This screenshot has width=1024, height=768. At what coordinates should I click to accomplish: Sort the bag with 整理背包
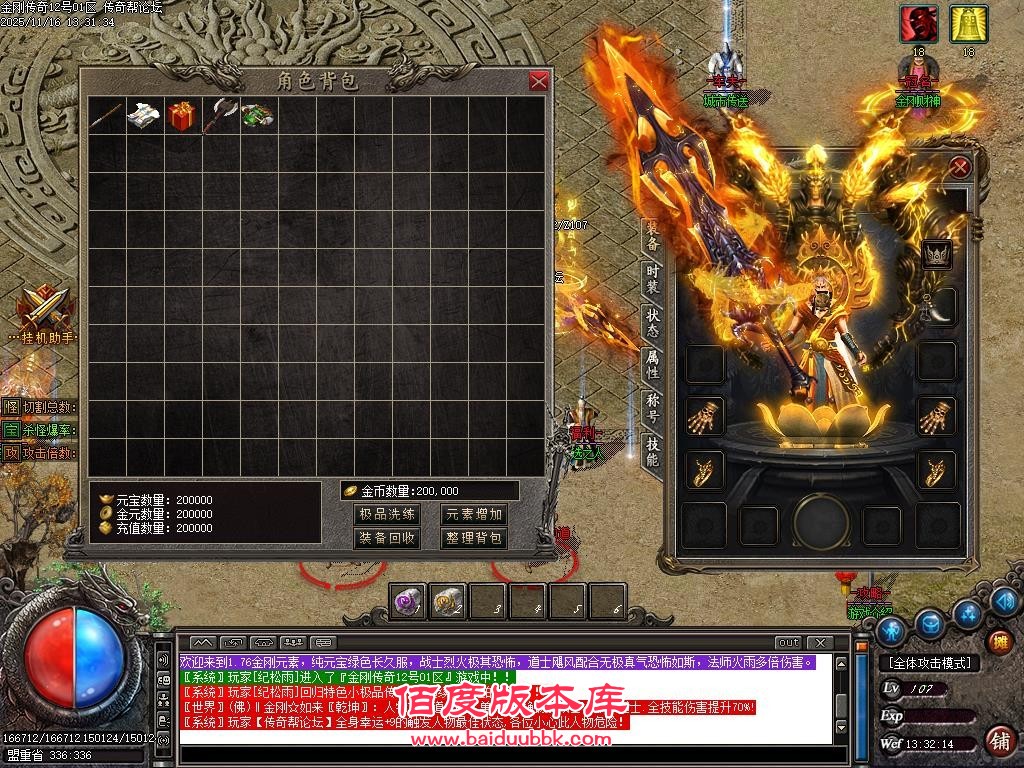click(x=474, y=538)
